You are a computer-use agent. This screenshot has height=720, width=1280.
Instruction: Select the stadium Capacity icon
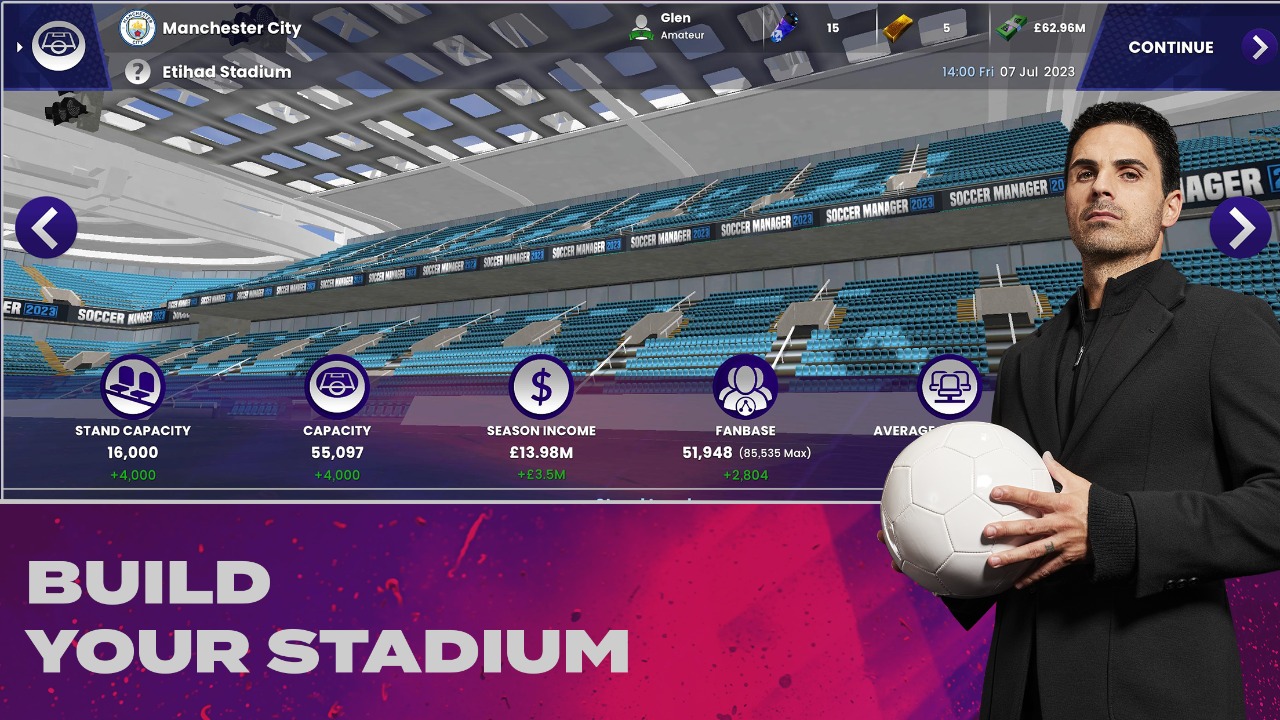(337, 387)
